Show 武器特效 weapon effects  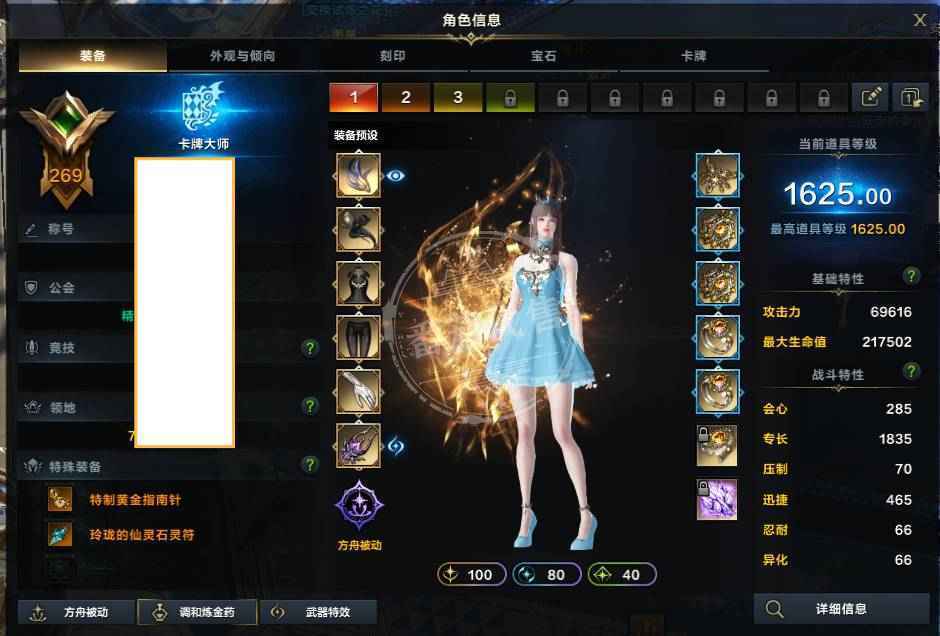click(x=317, y=612)
